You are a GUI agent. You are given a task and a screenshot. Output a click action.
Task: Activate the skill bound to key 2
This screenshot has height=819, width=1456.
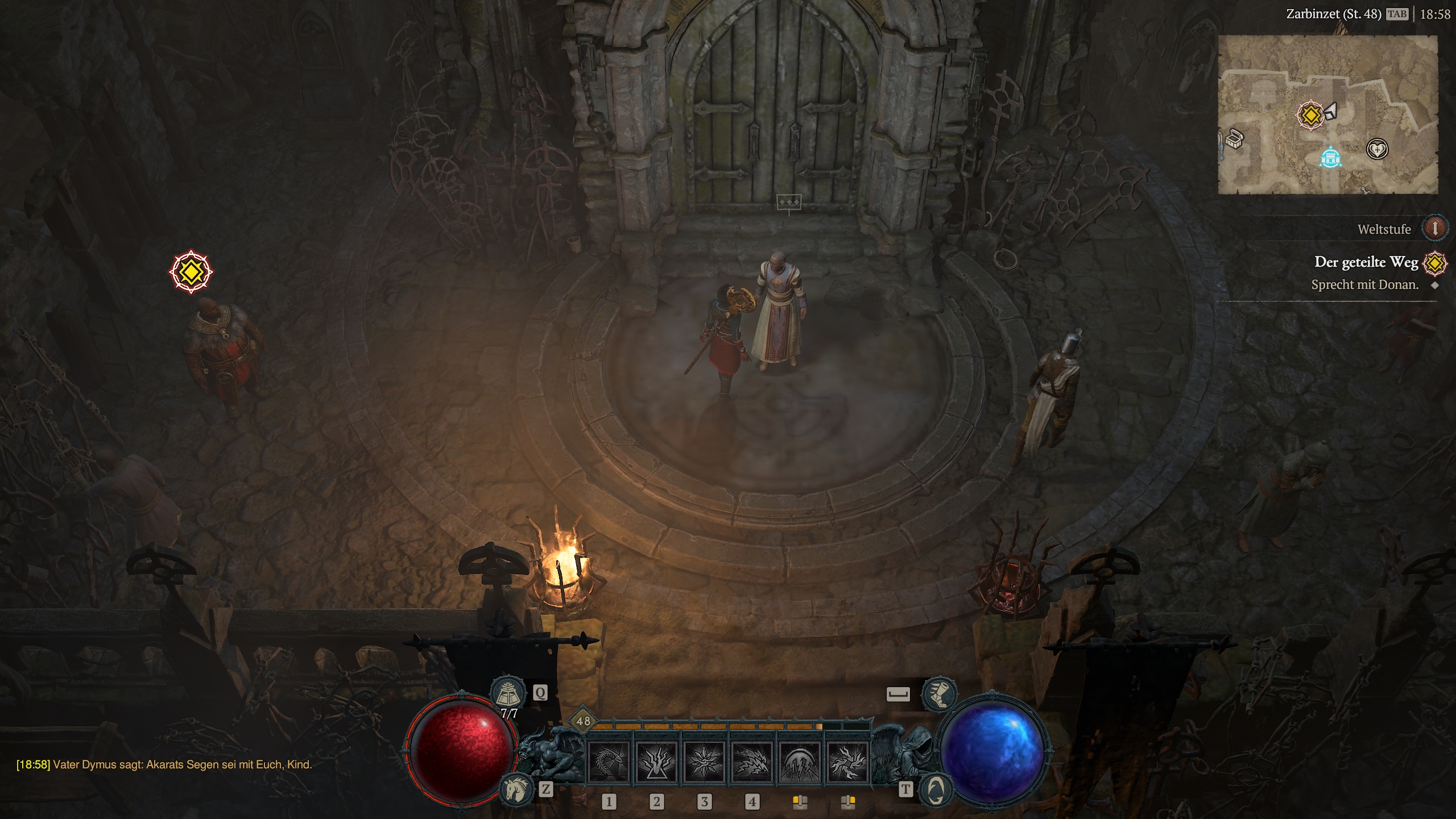(656, 762)
